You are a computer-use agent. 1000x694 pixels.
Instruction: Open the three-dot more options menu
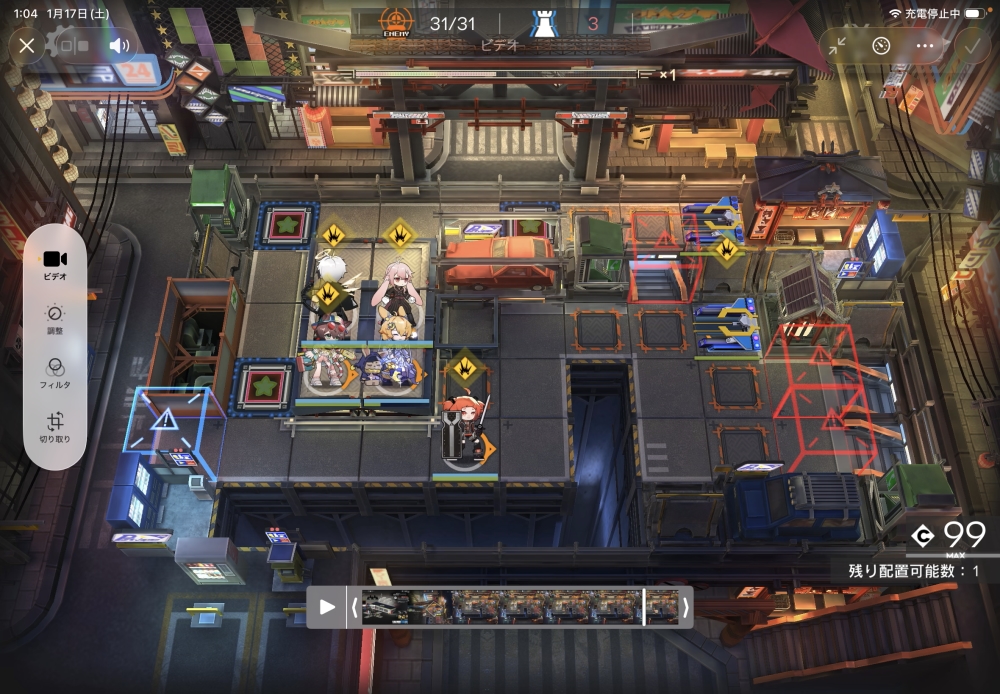pos(924,45)
